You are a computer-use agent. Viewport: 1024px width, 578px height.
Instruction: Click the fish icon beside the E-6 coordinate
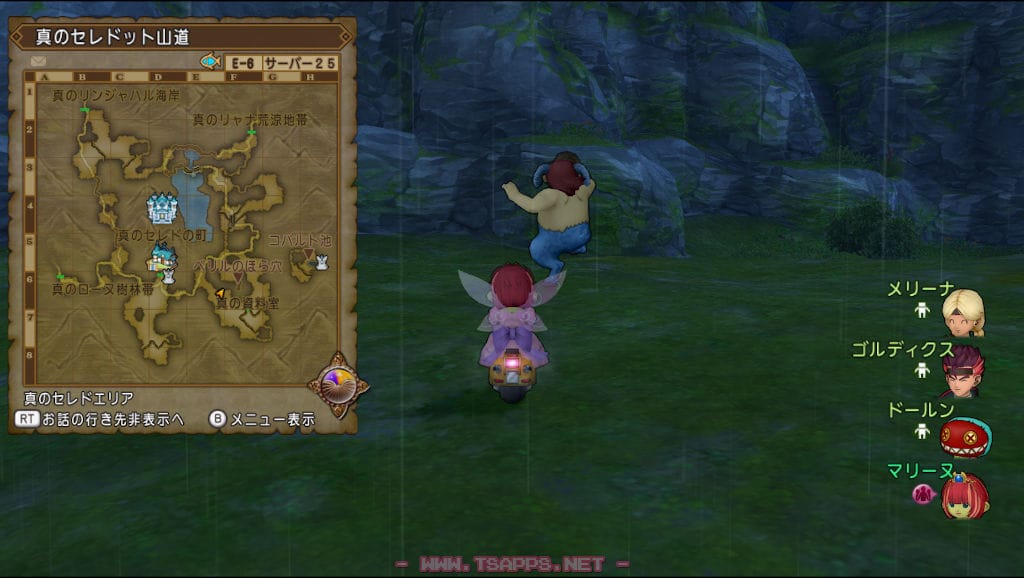click(211, 62)
